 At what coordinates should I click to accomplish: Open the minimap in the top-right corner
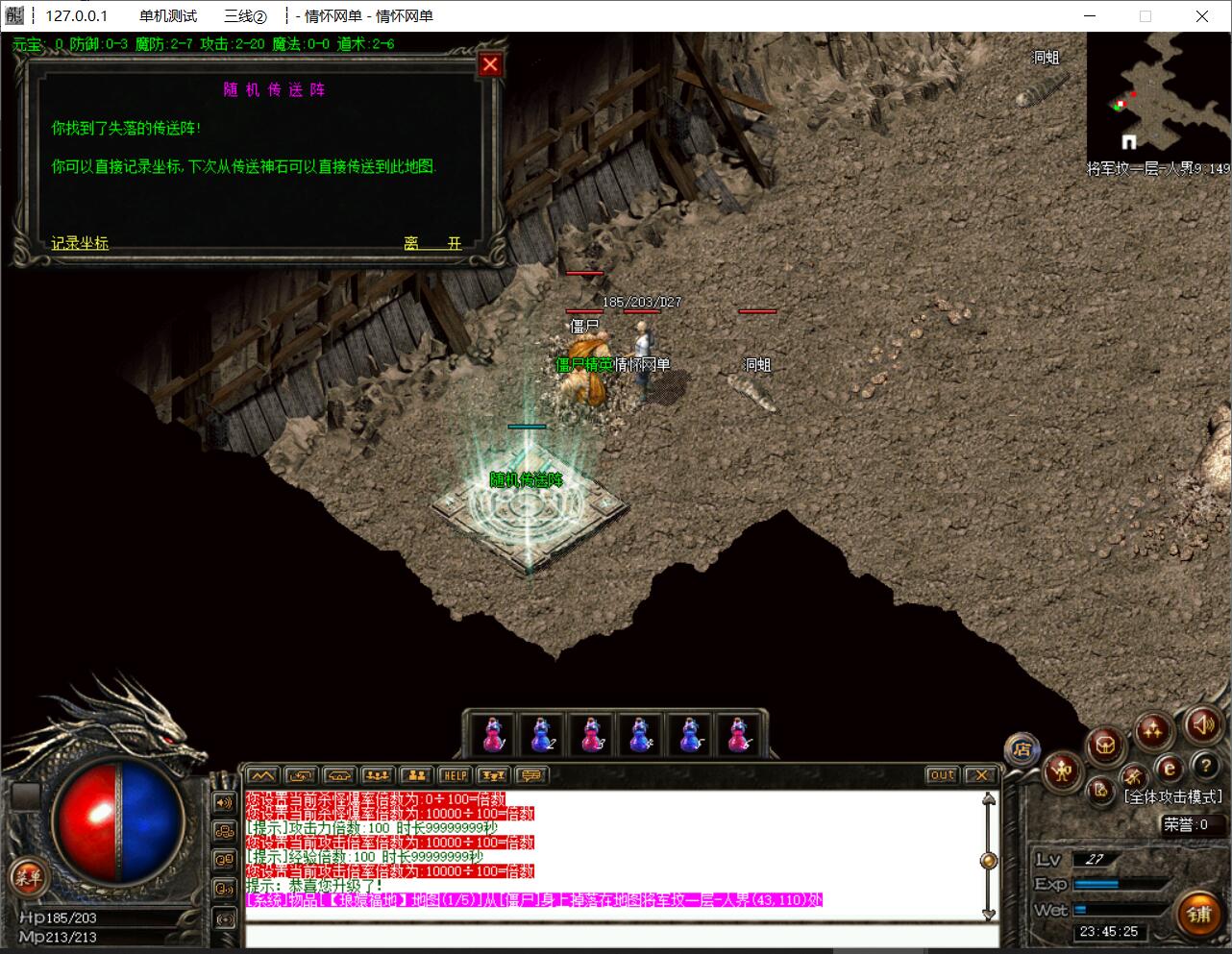pos(1156,96)
